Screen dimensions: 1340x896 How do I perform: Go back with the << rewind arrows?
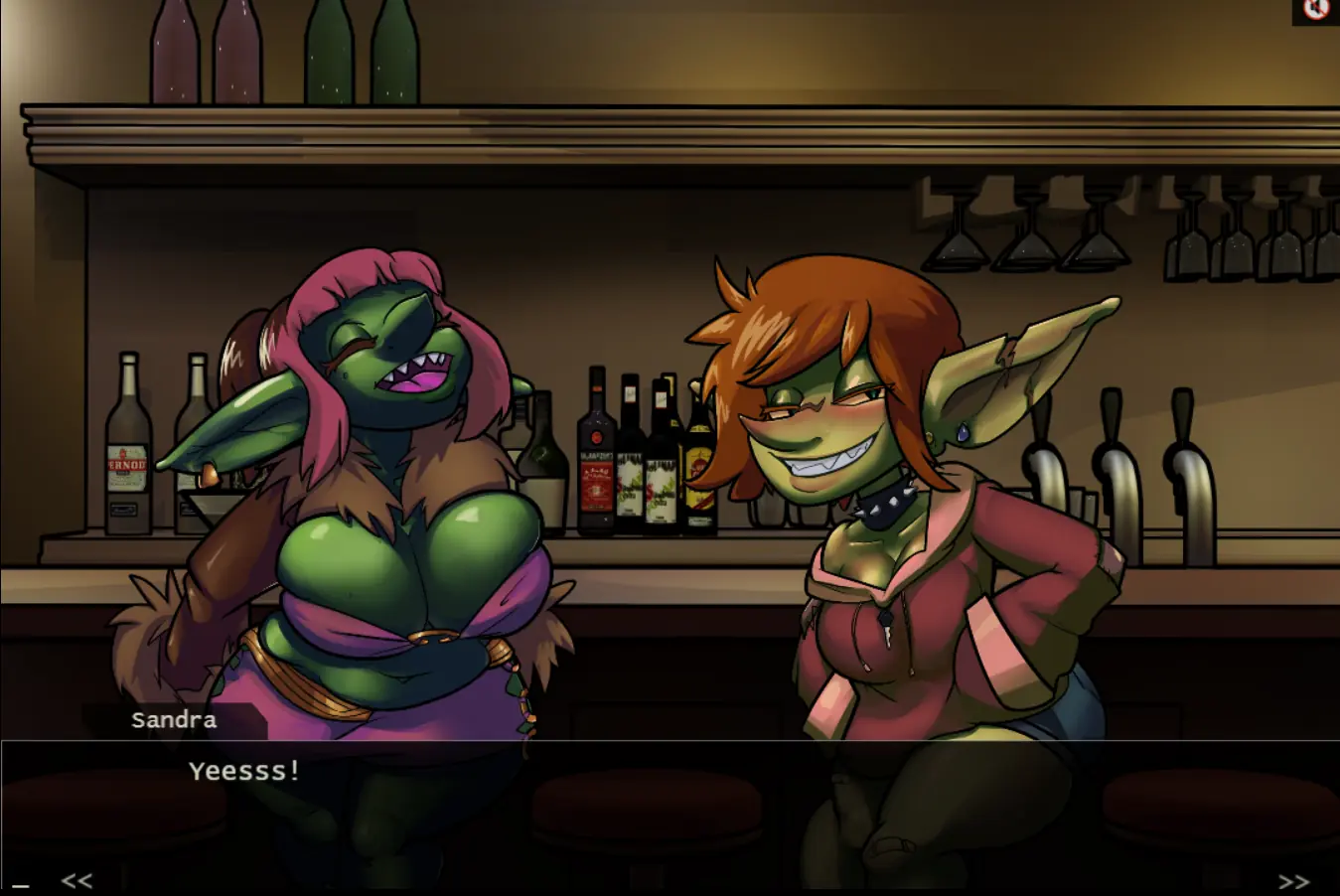76,880
